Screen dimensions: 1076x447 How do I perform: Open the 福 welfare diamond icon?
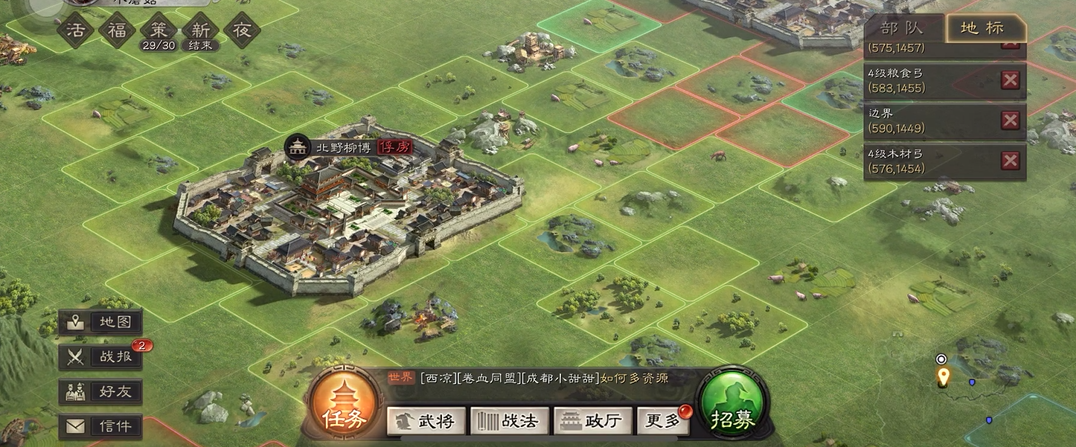[115, 30]
